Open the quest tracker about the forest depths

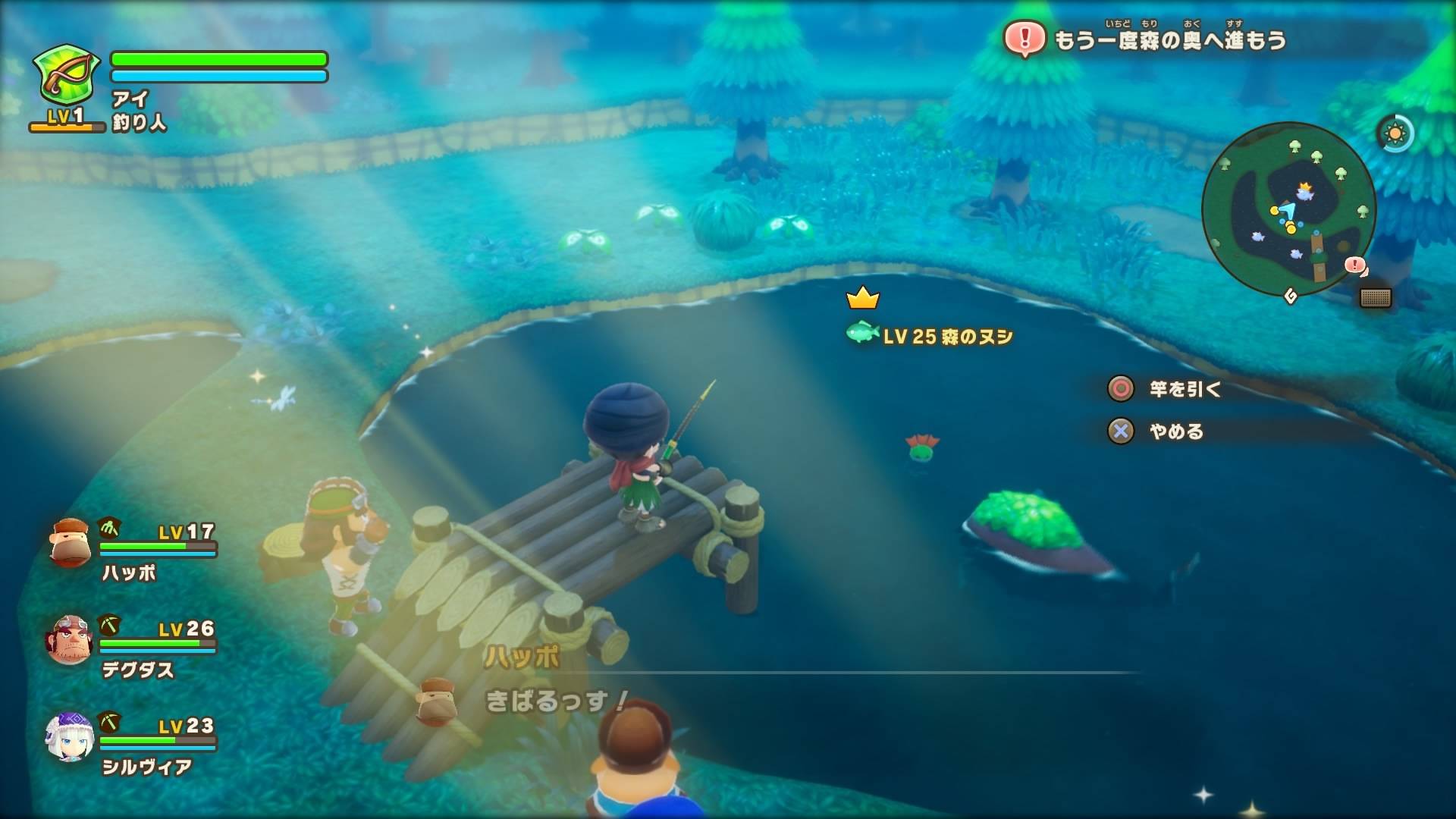pyautogui.click(x=1145, y=39)
